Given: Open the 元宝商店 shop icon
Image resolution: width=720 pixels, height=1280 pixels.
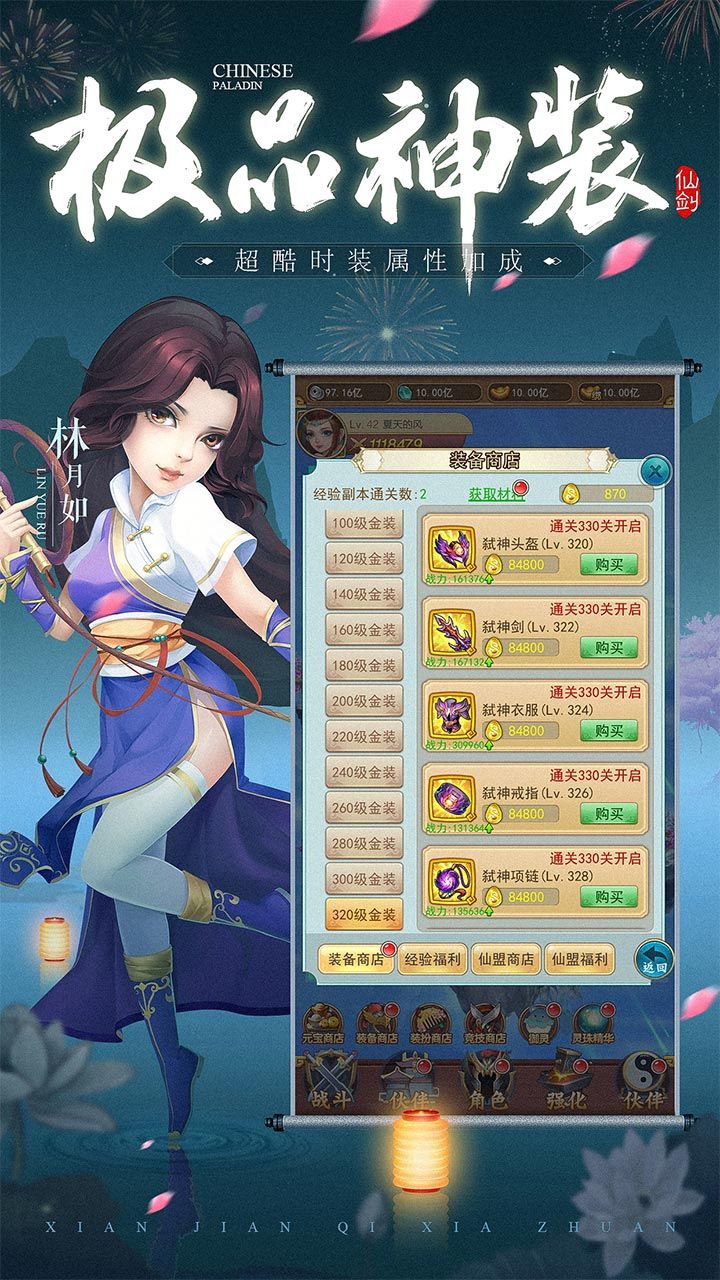Looking at the screenshot, I should [x=324, y=1024].
